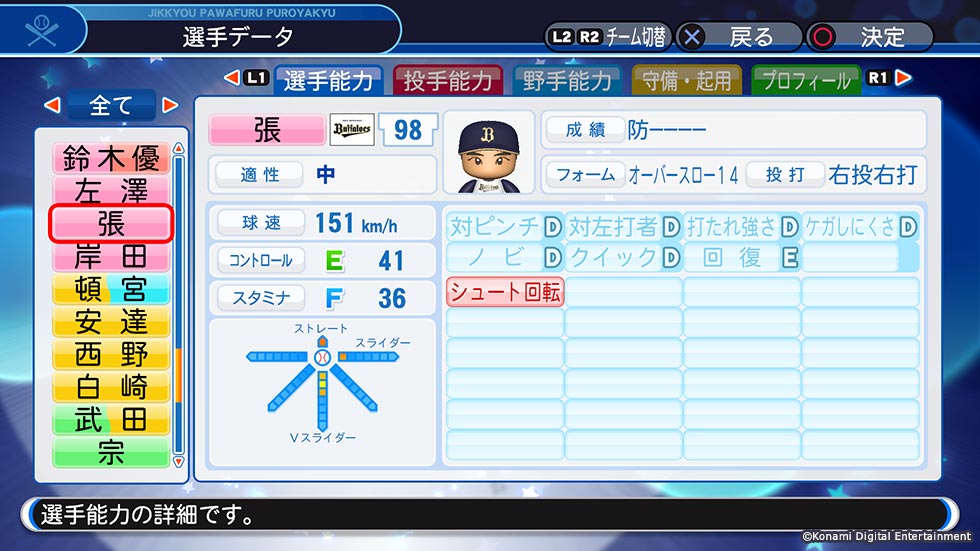Screen dimensions: 980x551
Task: Choose player 宗 in the roster list
Action: click(x=111, y=452)
